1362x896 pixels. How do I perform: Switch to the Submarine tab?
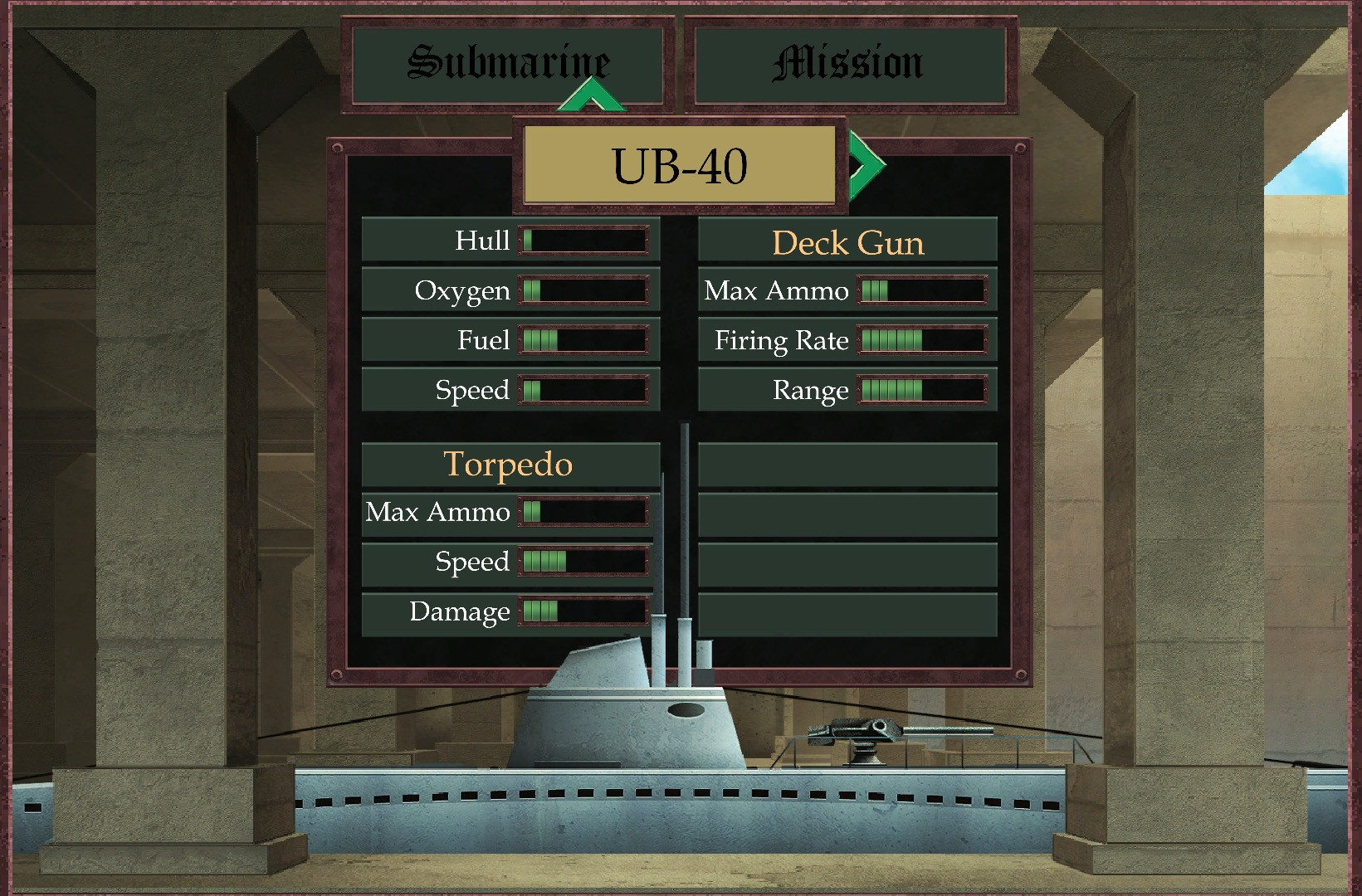tap(507, 61)
